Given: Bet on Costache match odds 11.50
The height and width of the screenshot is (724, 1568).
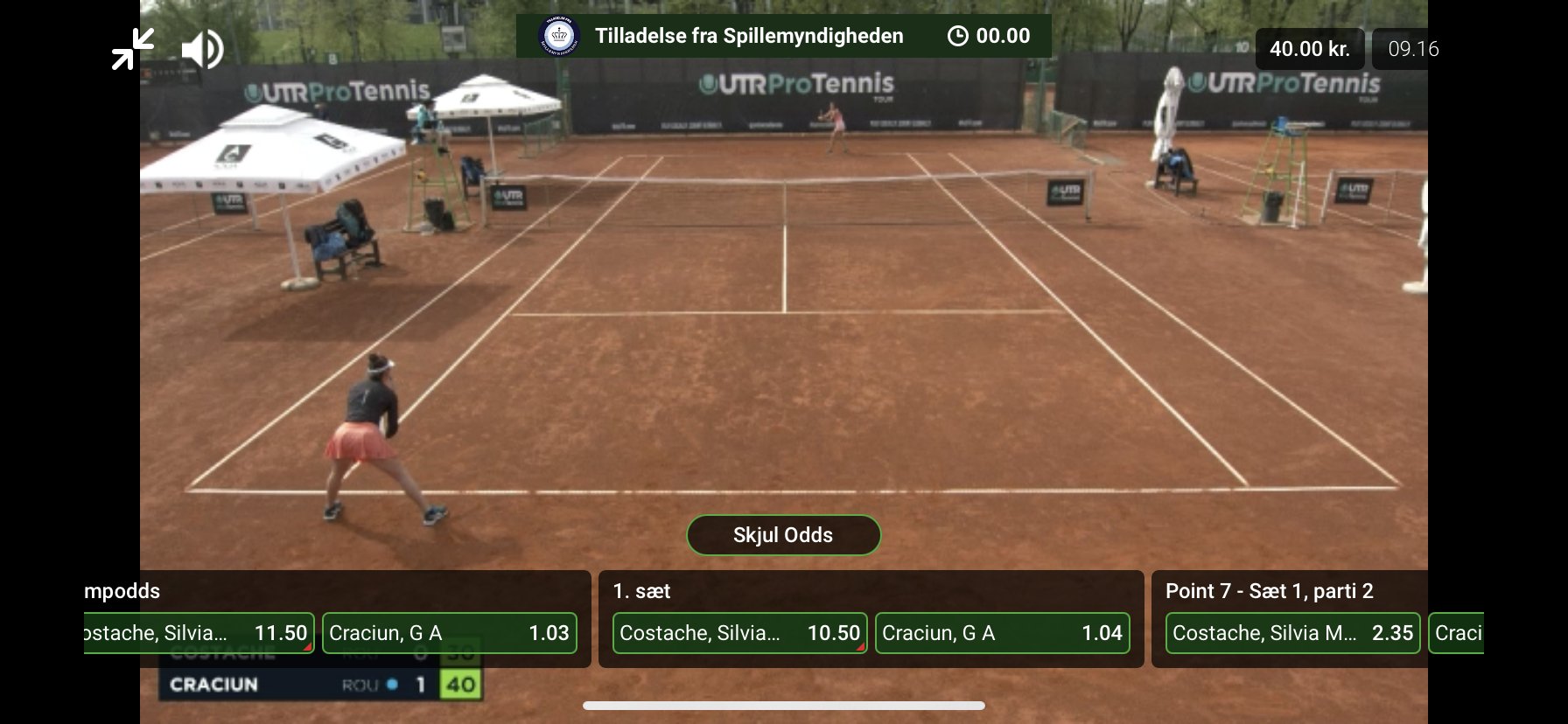Looking at the screenshot, I should click(x=199, y=633).
